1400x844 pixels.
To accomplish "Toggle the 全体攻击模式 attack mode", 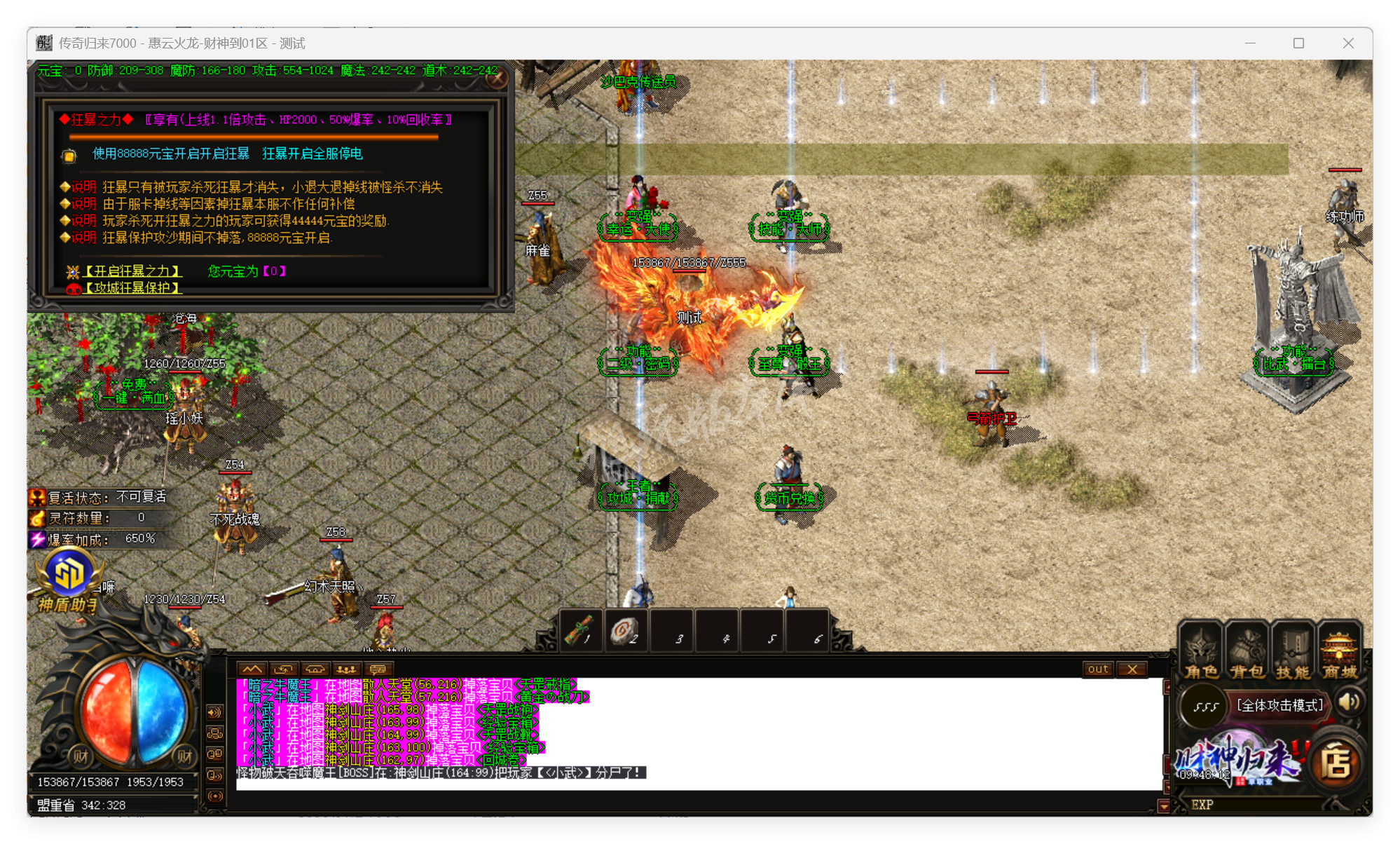I will [1279, 705].
